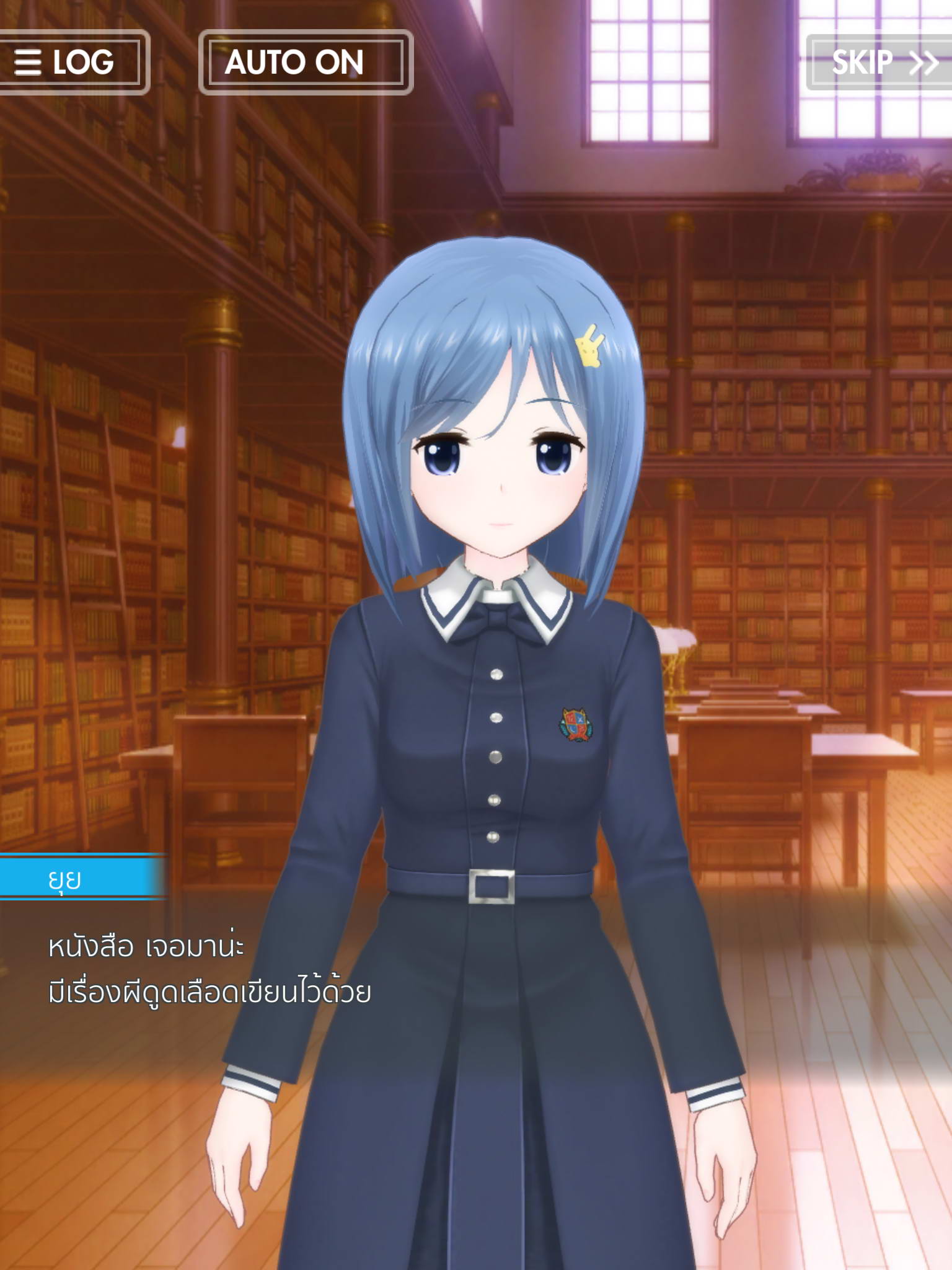Toggle the AUTO ON button
Viewport: 952px width, 1270px height.
(306, 62)
